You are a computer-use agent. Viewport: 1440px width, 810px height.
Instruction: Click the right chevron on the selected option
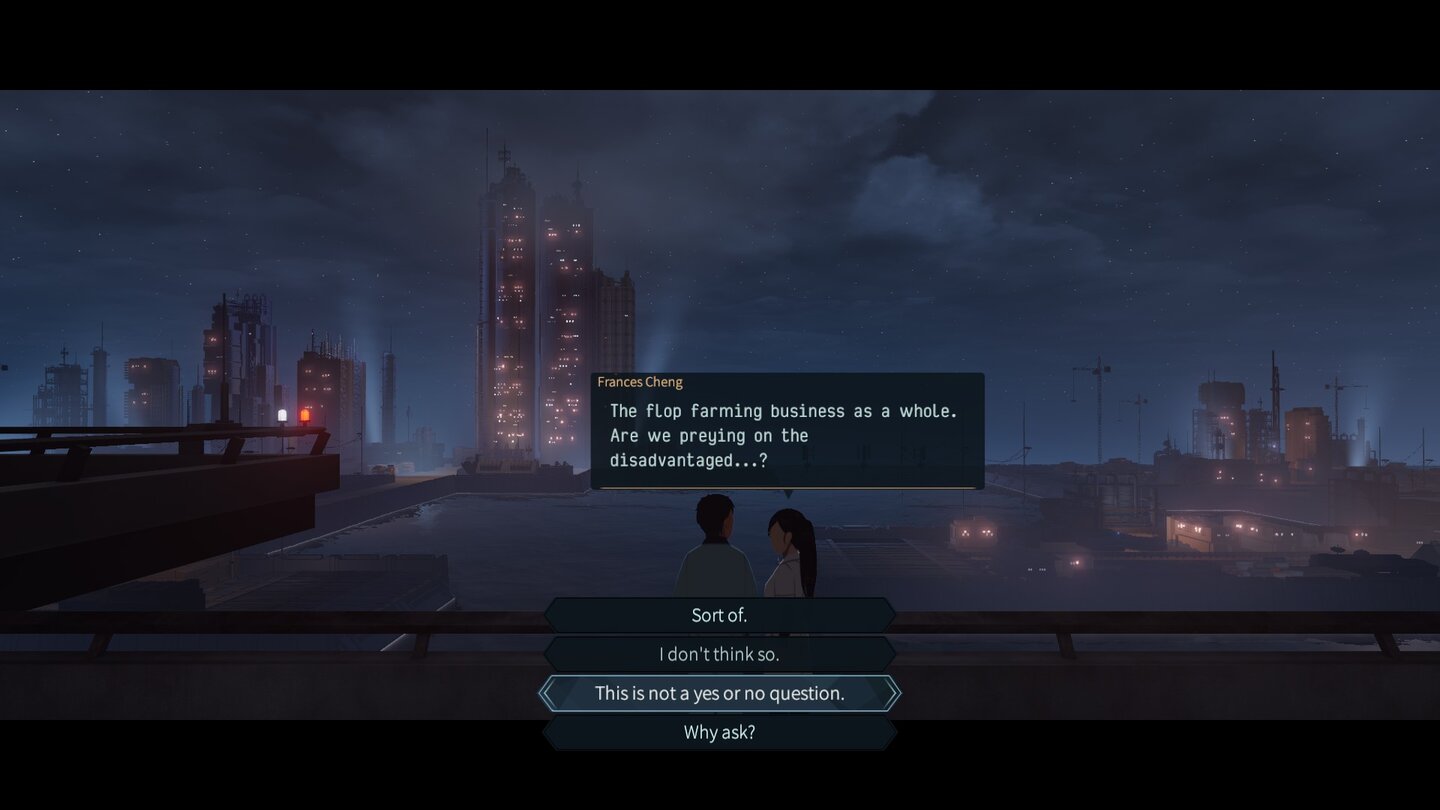point(893,692)
